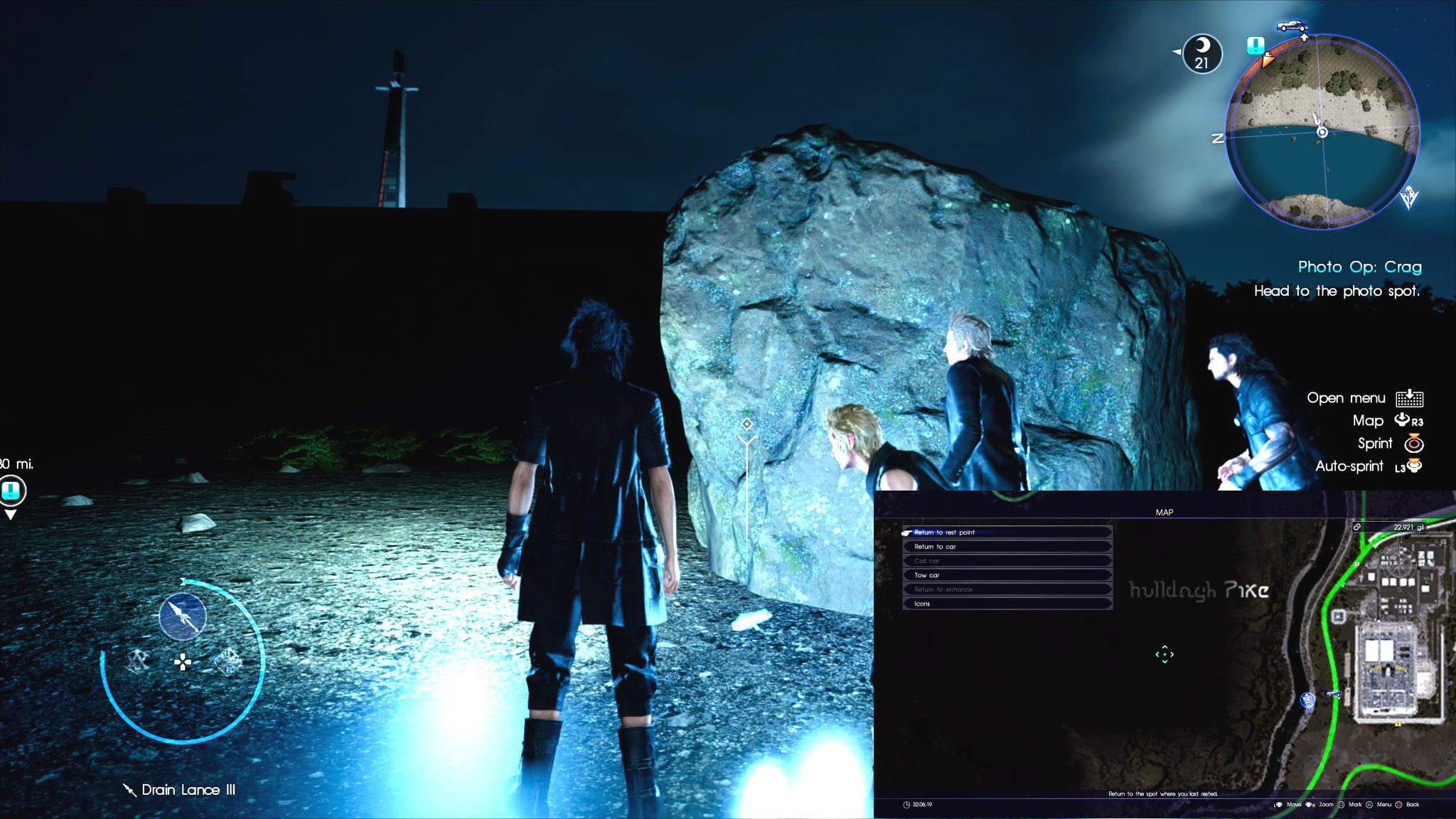Image resolution: width=1456 pixels, height=819 pixels.
Task: Click the disabled Return to entrance entry
Action: tap(1006, 589)
